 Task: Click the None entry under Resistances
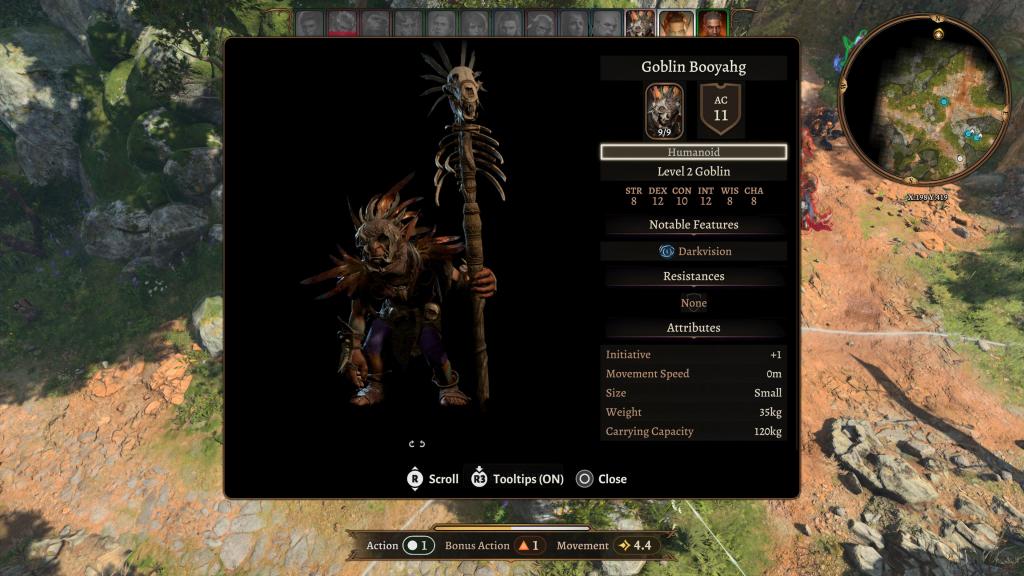(693, 303)
